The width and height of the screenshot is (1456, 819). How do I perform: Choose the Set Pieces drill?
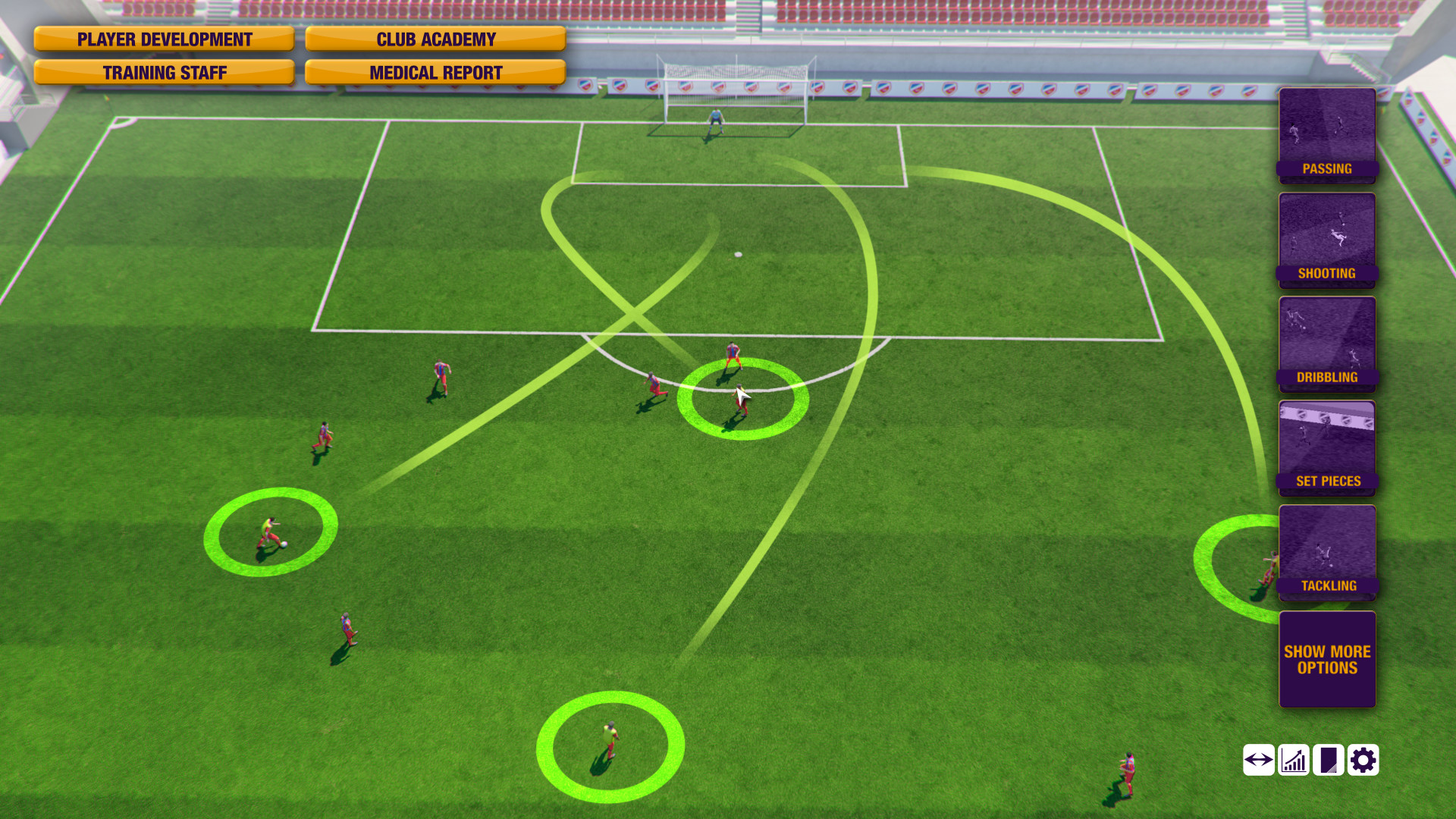tap(1326, 449)
